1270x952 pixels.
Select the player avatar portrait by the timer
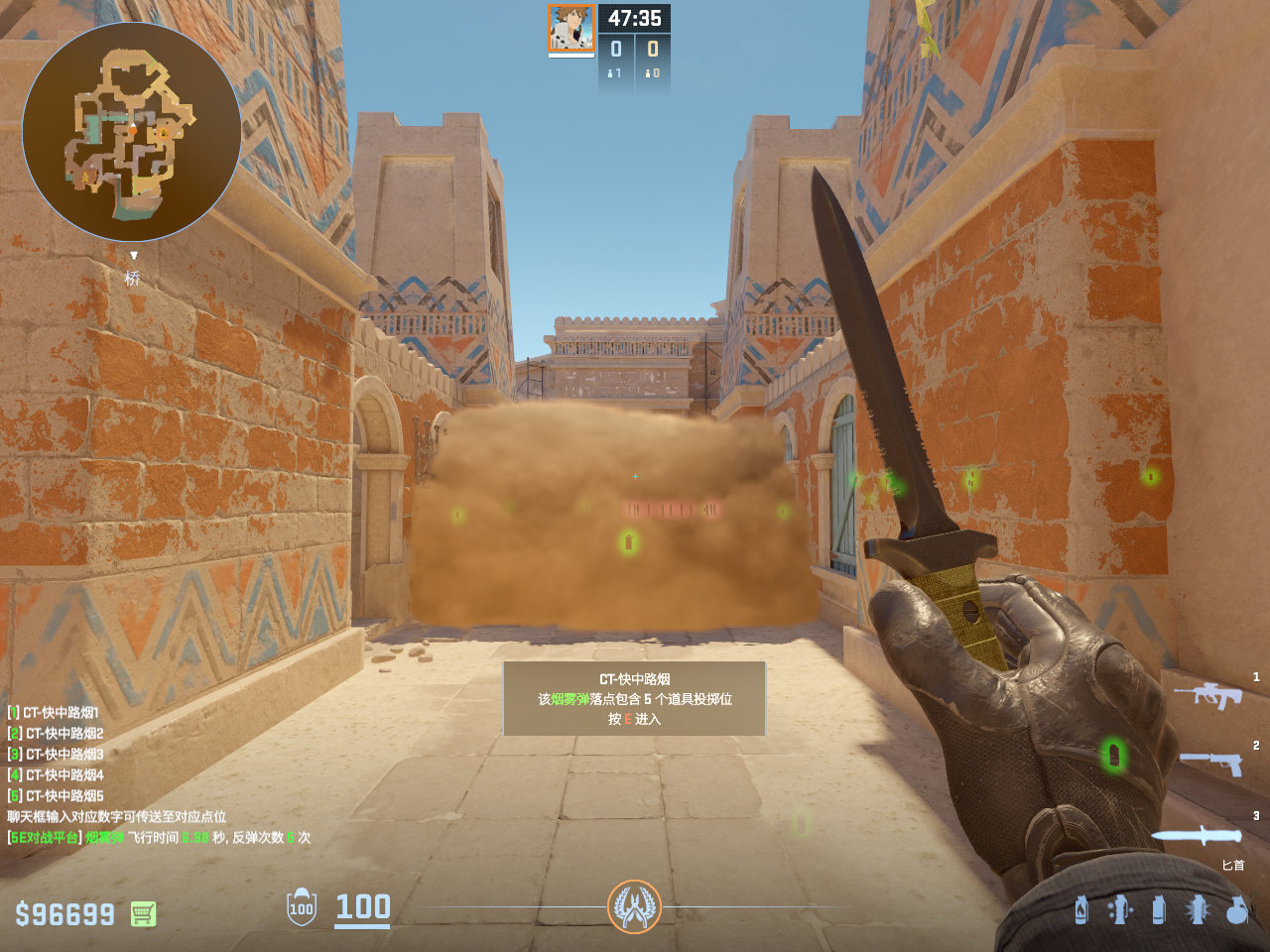pos(571,28)
